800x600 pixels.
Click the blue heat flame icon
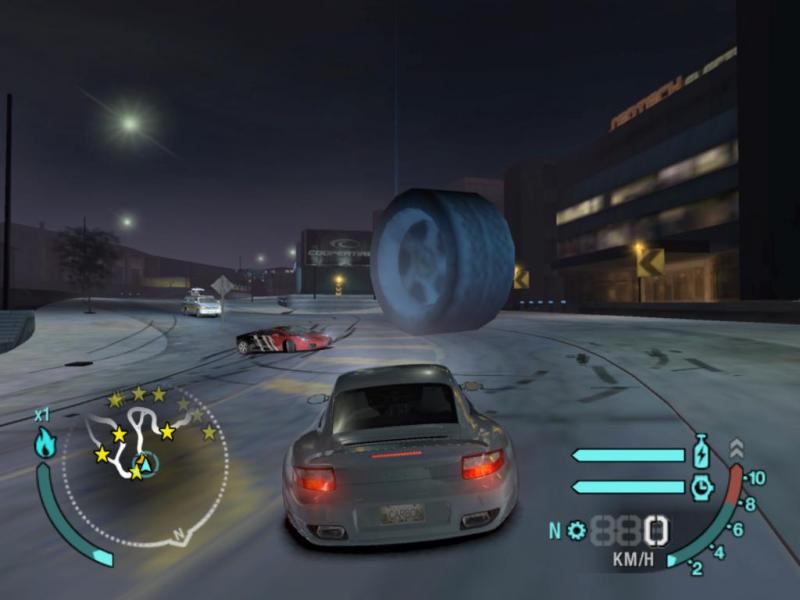45,443
